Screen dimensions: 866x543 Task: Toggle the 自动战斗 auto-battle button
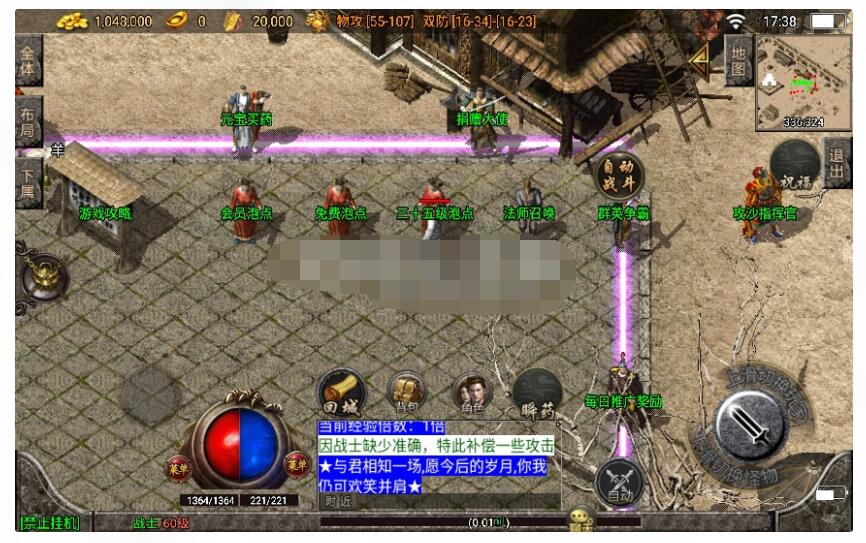point(620,176)
